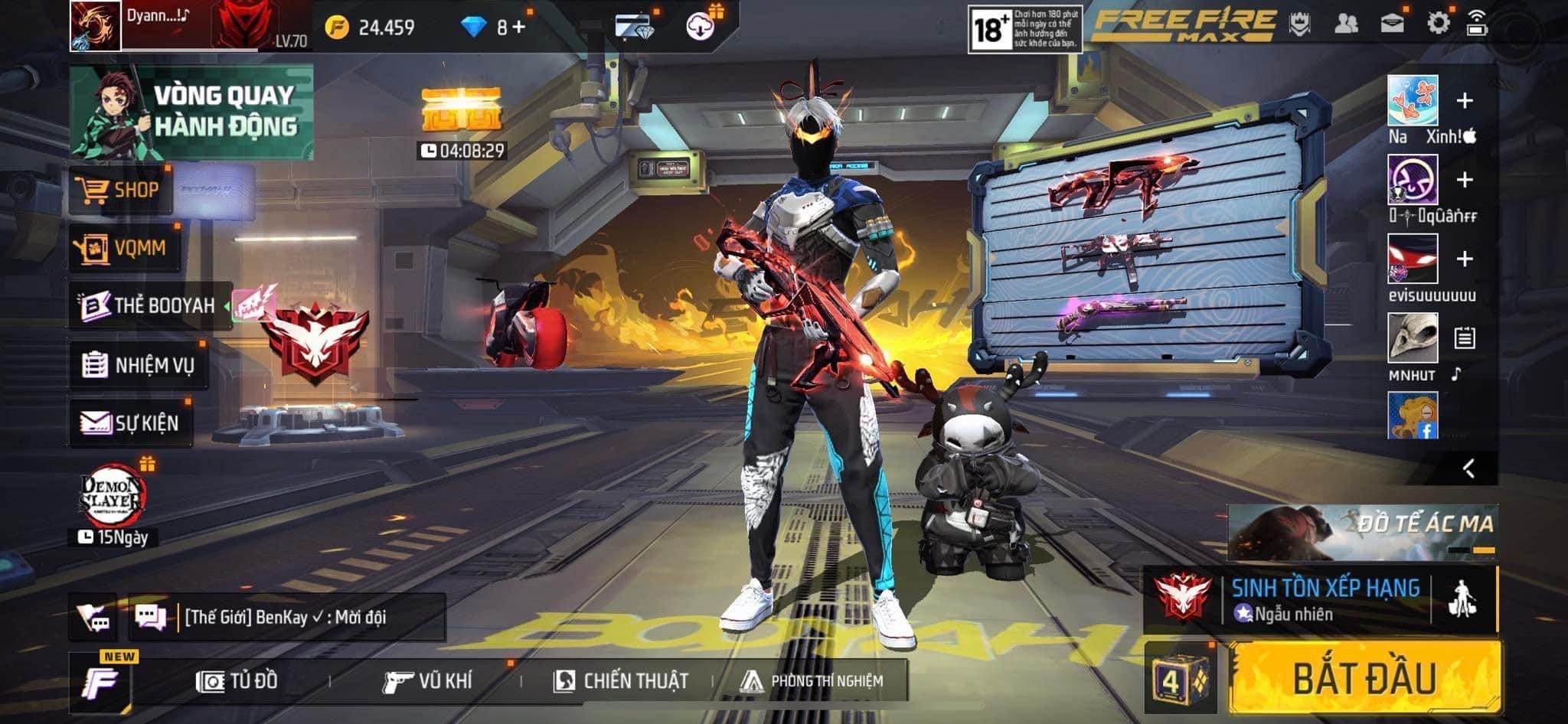Open the VÒNG QUAY HÀNH ĐỘNG banner
This screenshot has width=1568, height=724.
pos(191,112)
